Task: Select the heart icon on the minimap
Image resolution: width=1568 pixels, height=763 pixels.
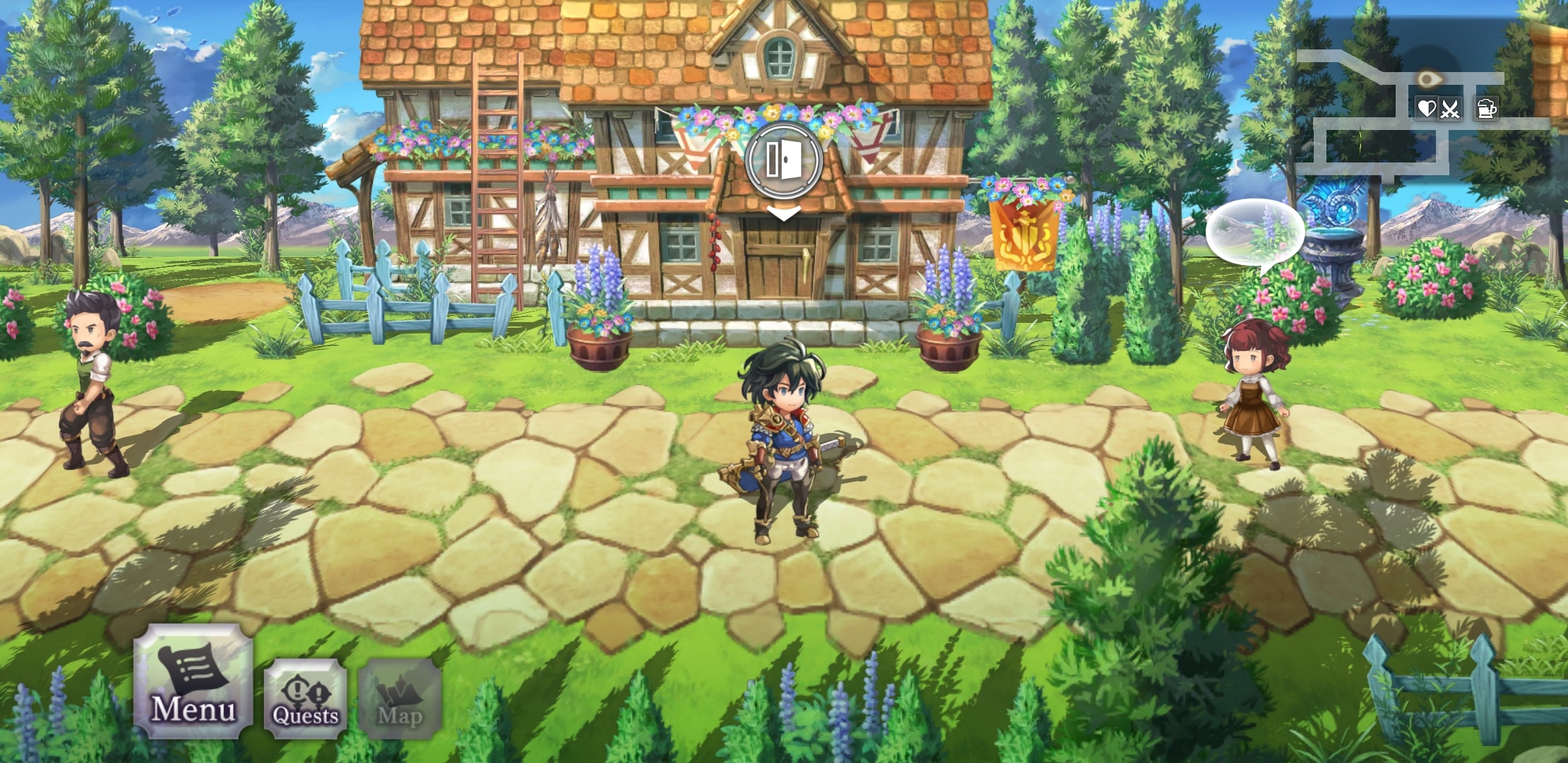Action: (x=1426, y=109)
